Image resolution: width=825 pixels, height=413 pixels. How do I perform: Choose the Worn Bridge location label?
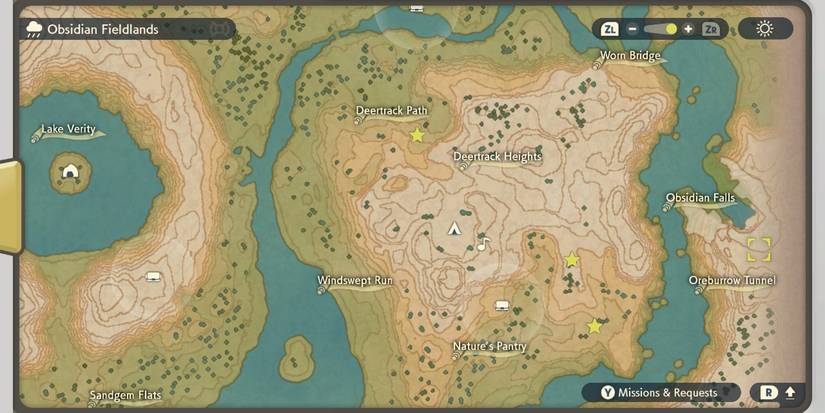pos(630,56)
